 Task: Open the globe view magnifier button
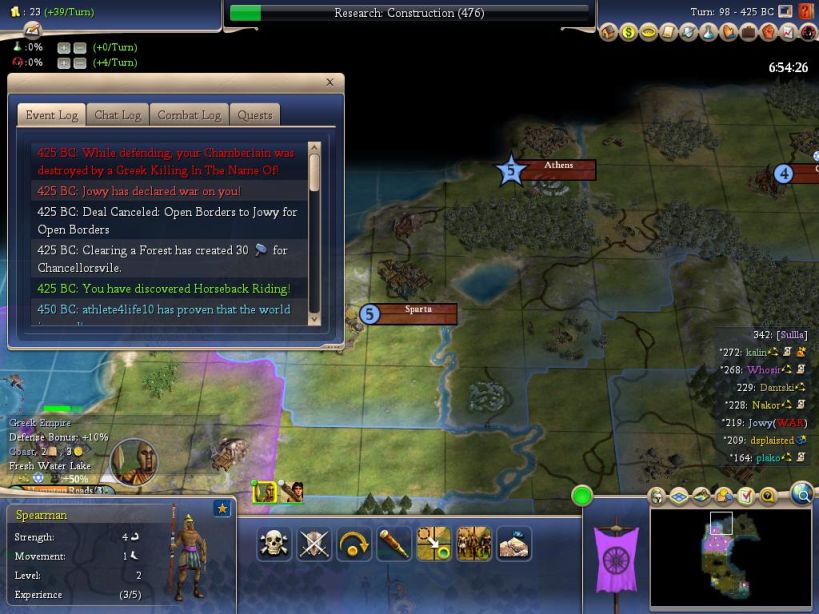click(802, 492)
